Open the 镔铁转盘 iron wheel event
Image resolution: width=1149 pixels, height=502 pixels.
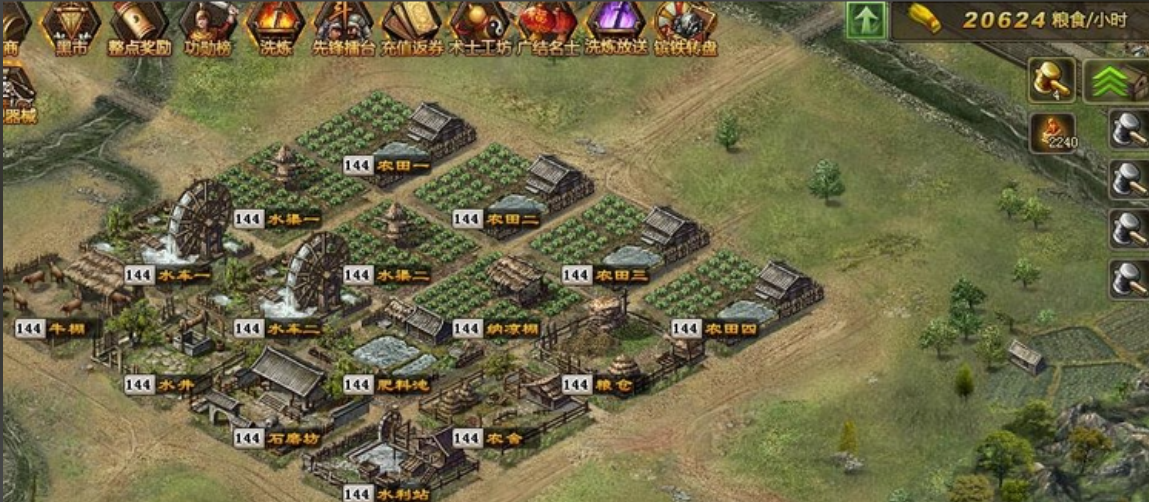coord(685,25)
